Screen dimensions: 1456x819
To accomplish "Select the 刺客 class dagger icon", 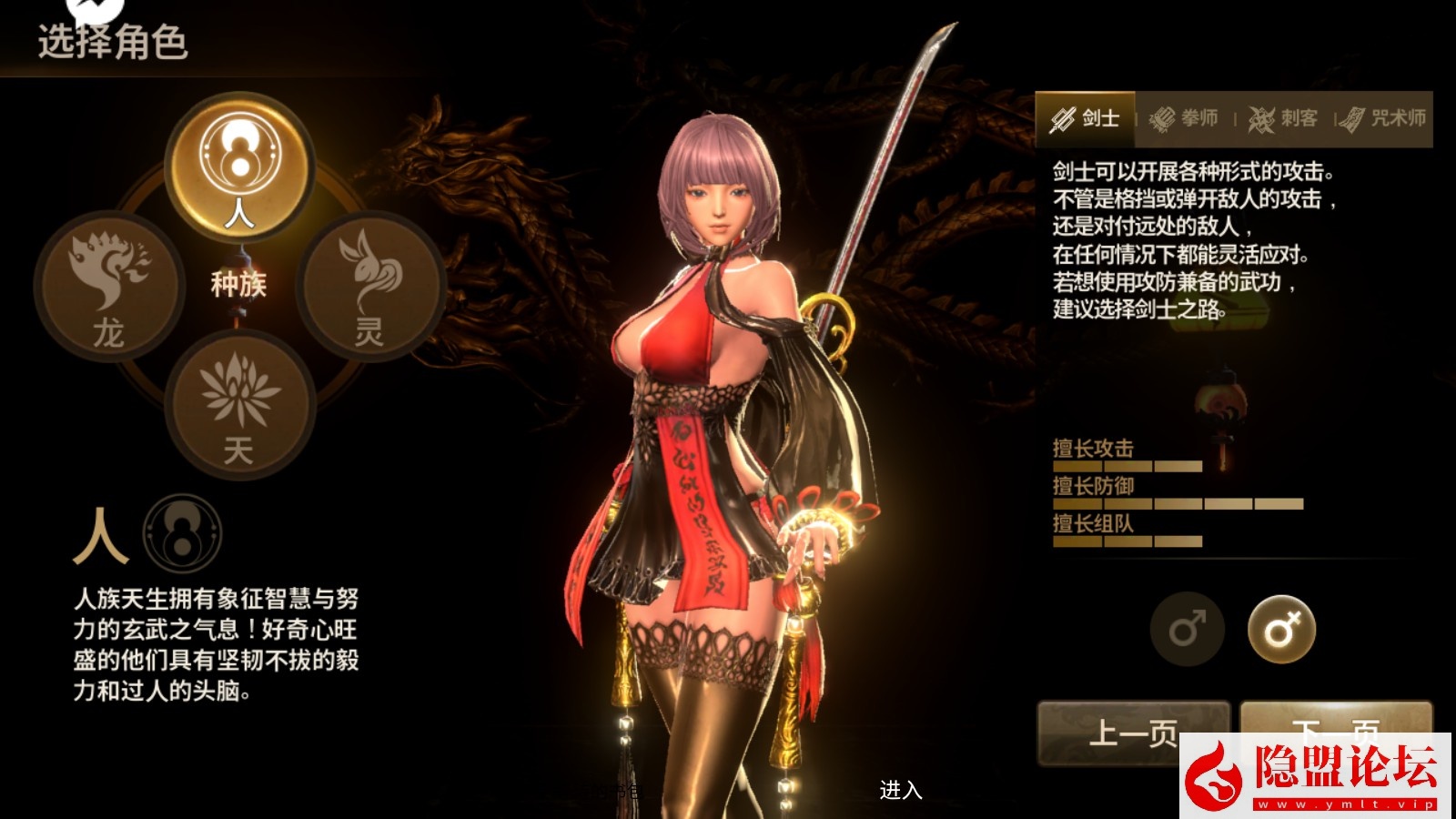I will pyautogui.click(x=1261, y=117).
